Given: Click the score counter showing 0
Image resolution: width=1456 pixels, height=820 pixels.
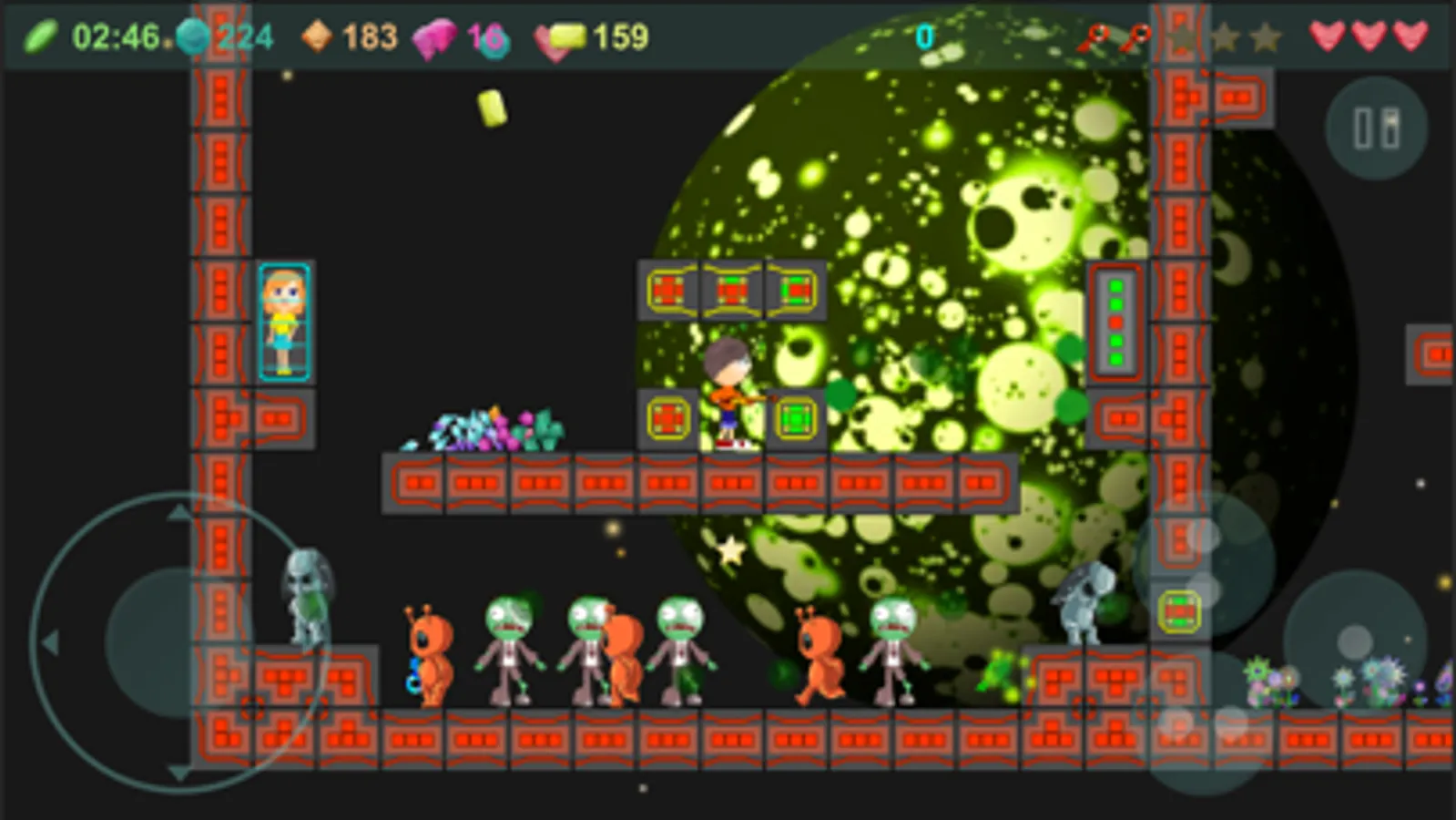Looking at the screenshot, I should tap(924, 38).
